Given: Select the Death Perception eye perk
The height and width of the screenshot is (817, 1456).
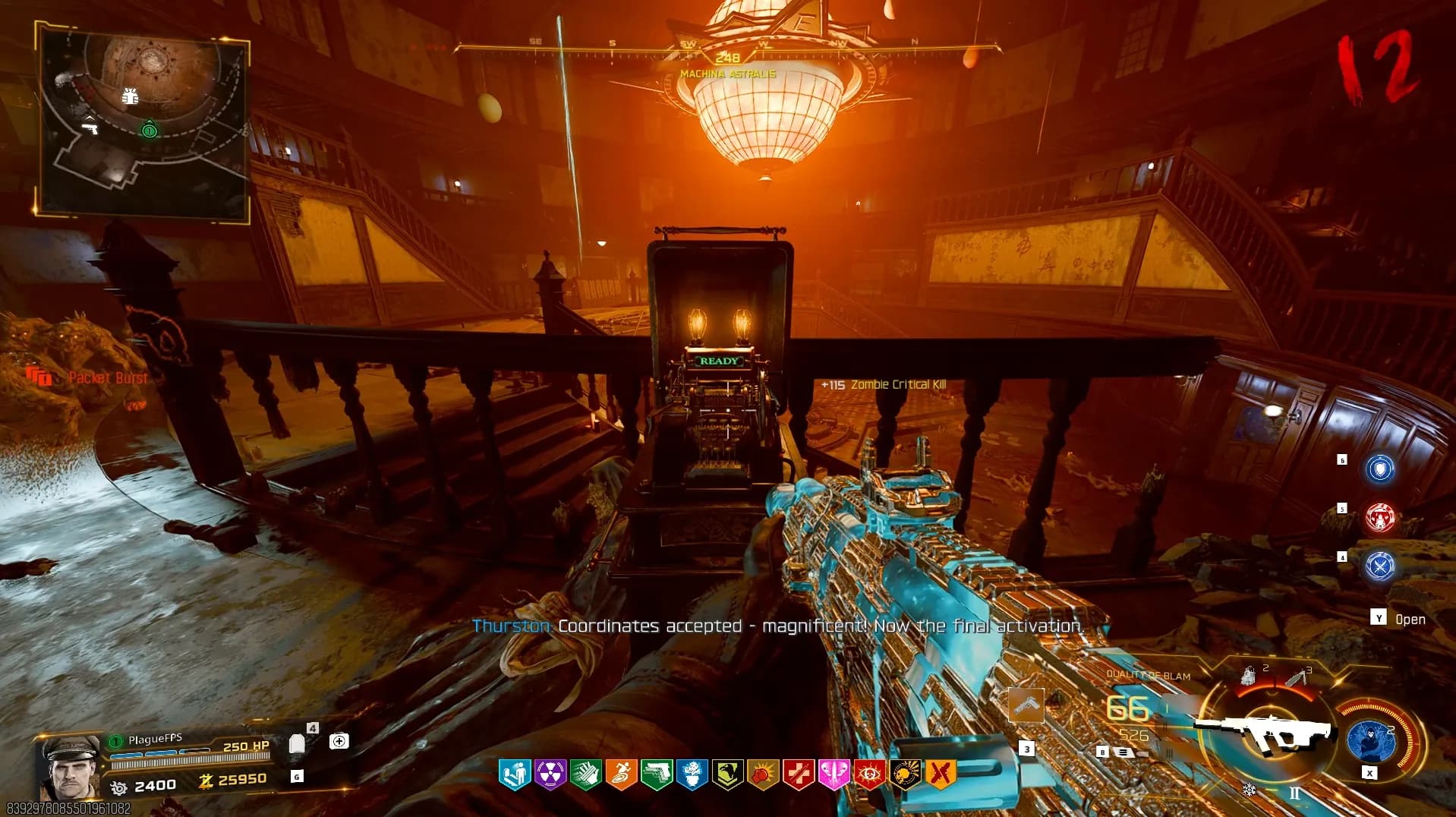Looking at the screenshot, I should [x=869, y=774].
